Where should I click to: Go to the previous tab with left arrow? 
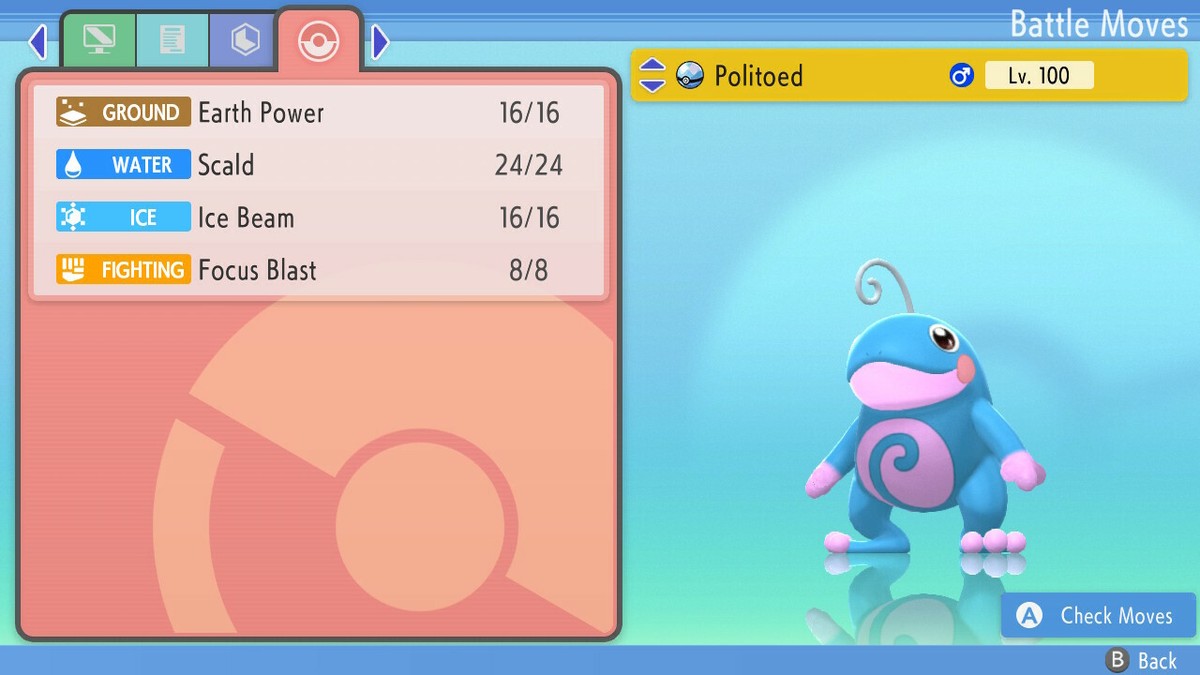tap(38, 42)
